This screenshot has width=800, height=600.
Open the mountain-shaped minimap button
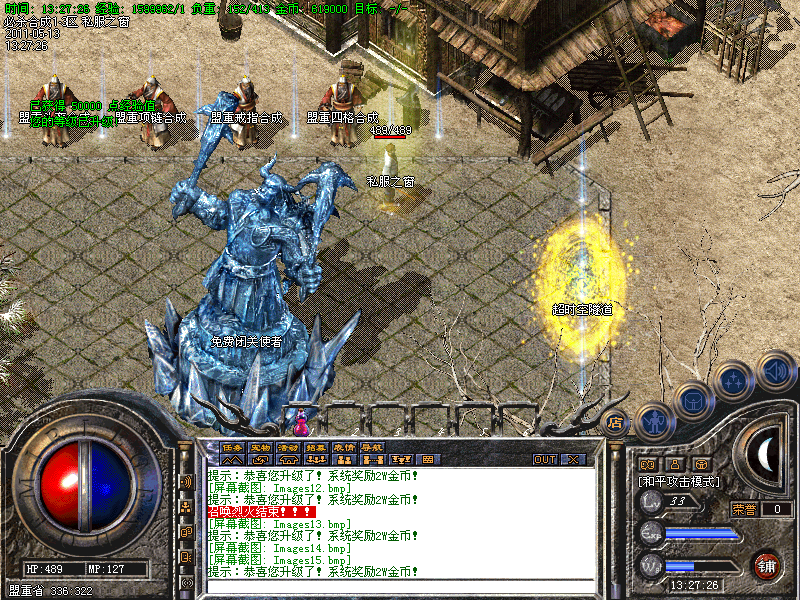232,460
